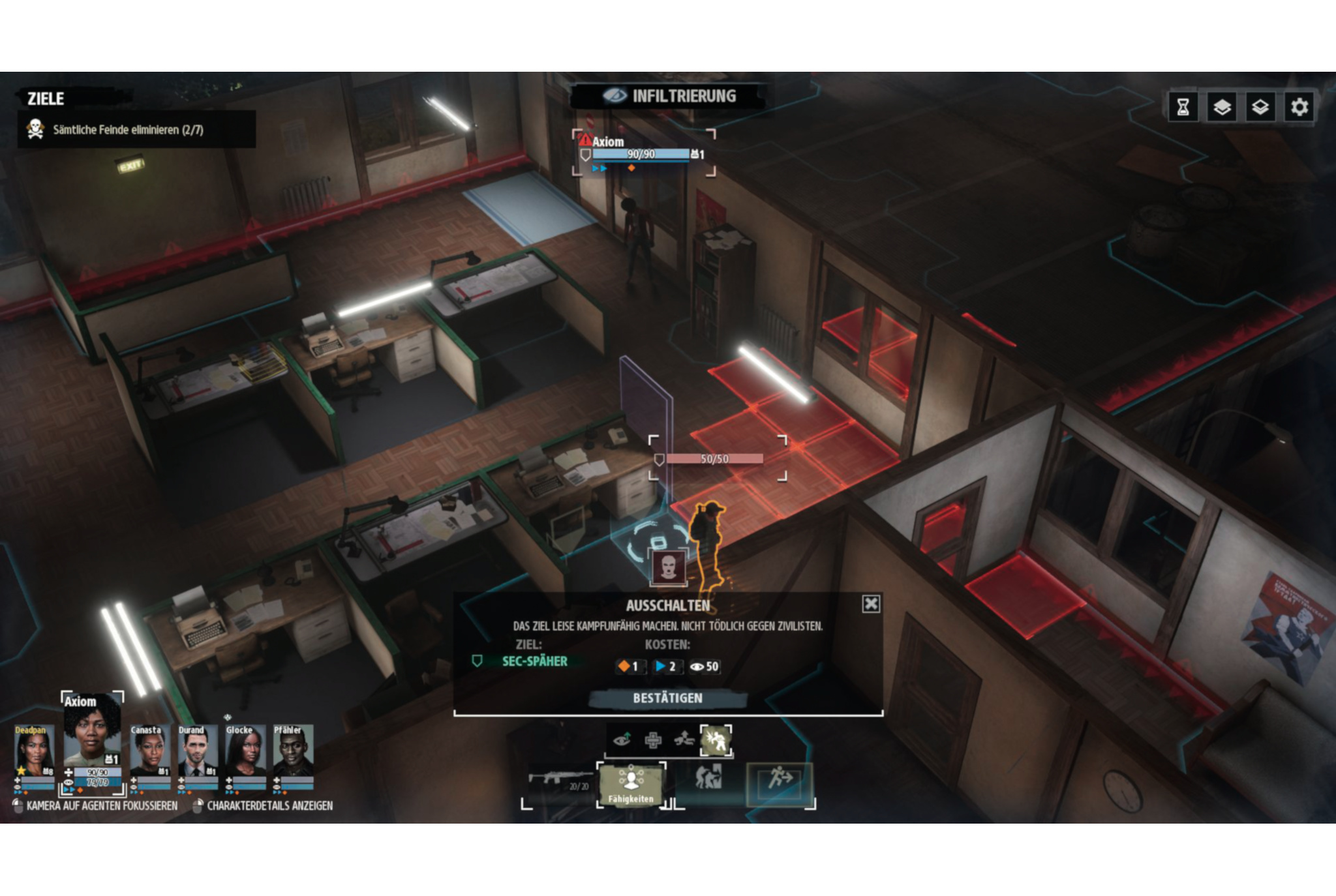Use the medical cross ability

click(653, 740)
